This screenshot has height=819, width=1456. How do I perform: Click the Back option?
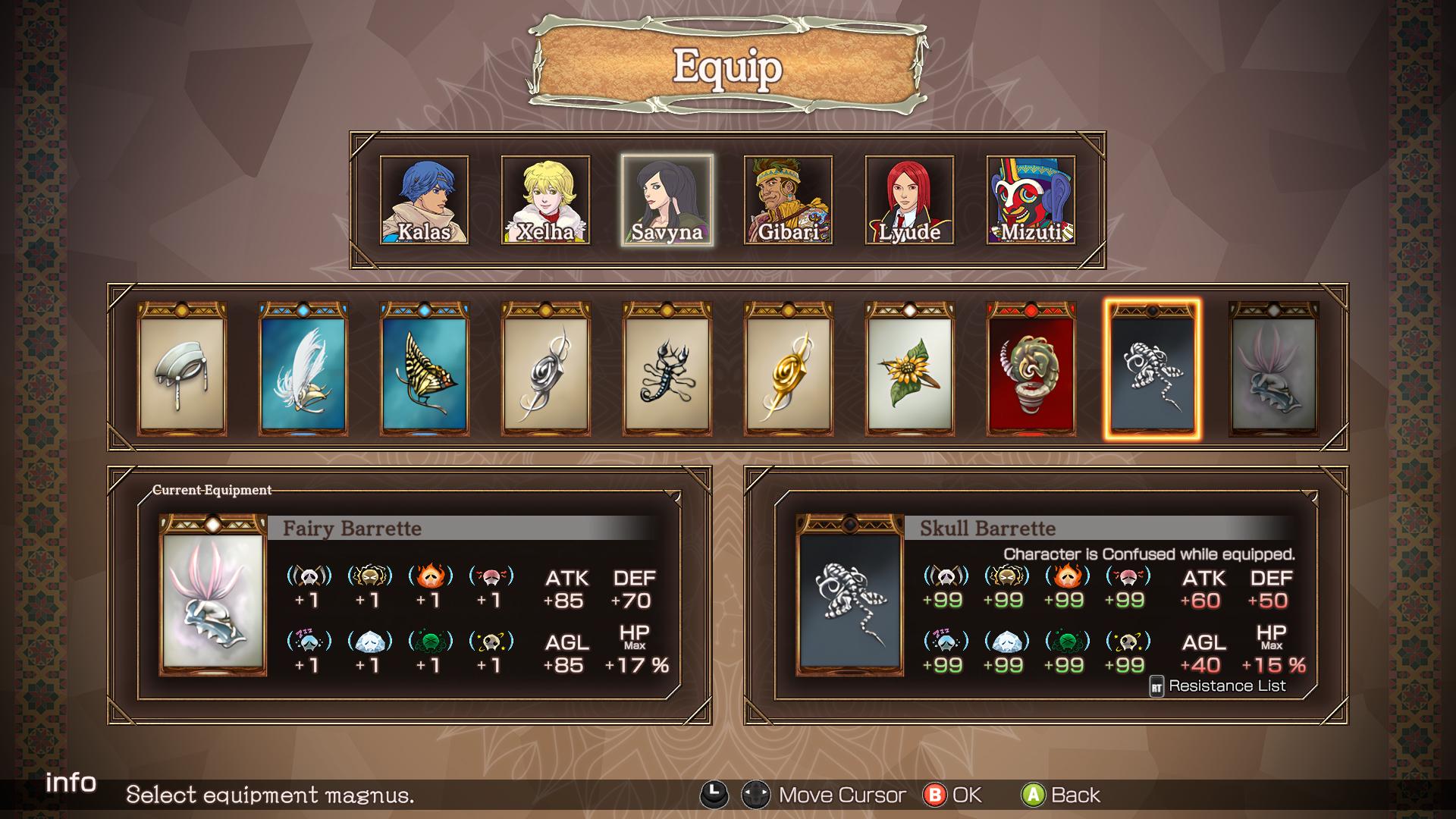1062,795
